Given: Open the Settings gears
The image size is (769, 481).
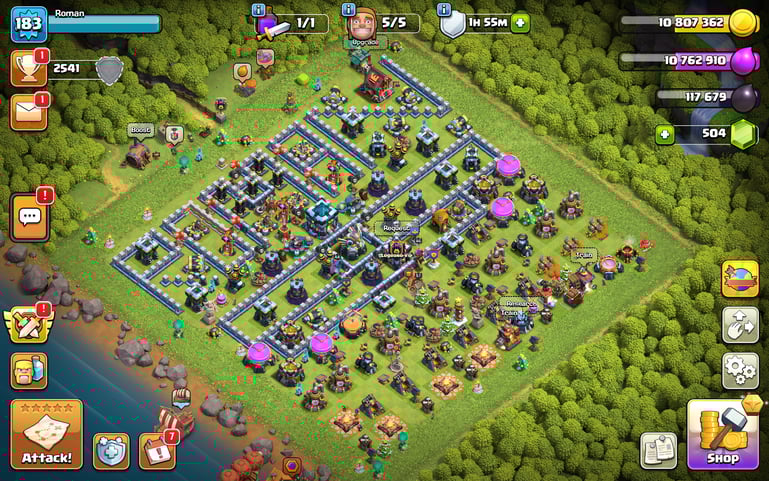Looking at the screenshot, I should pos(740,371).
